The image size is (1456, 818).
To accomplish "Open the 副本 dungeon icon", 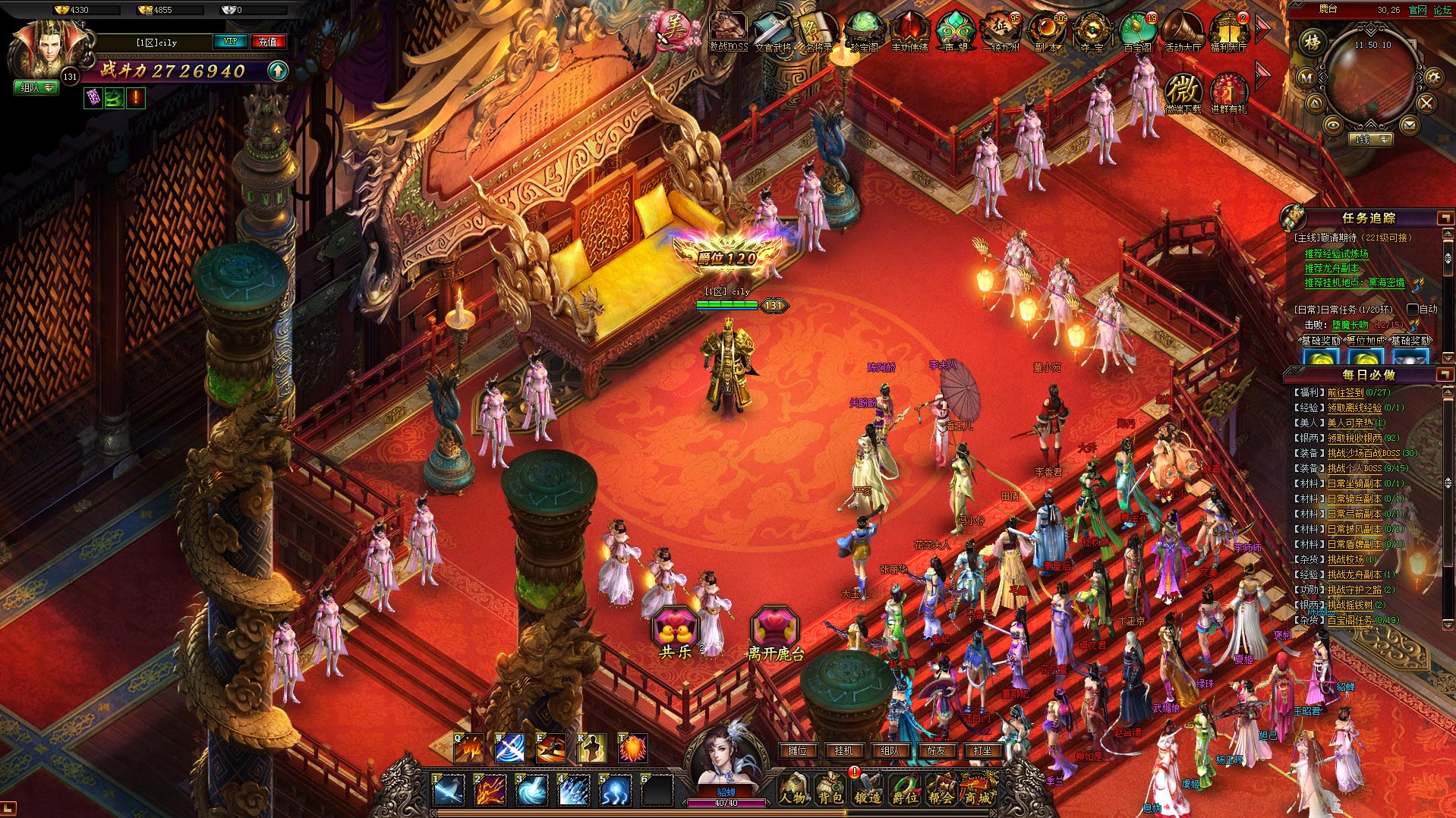I will tap(1046, 31).
